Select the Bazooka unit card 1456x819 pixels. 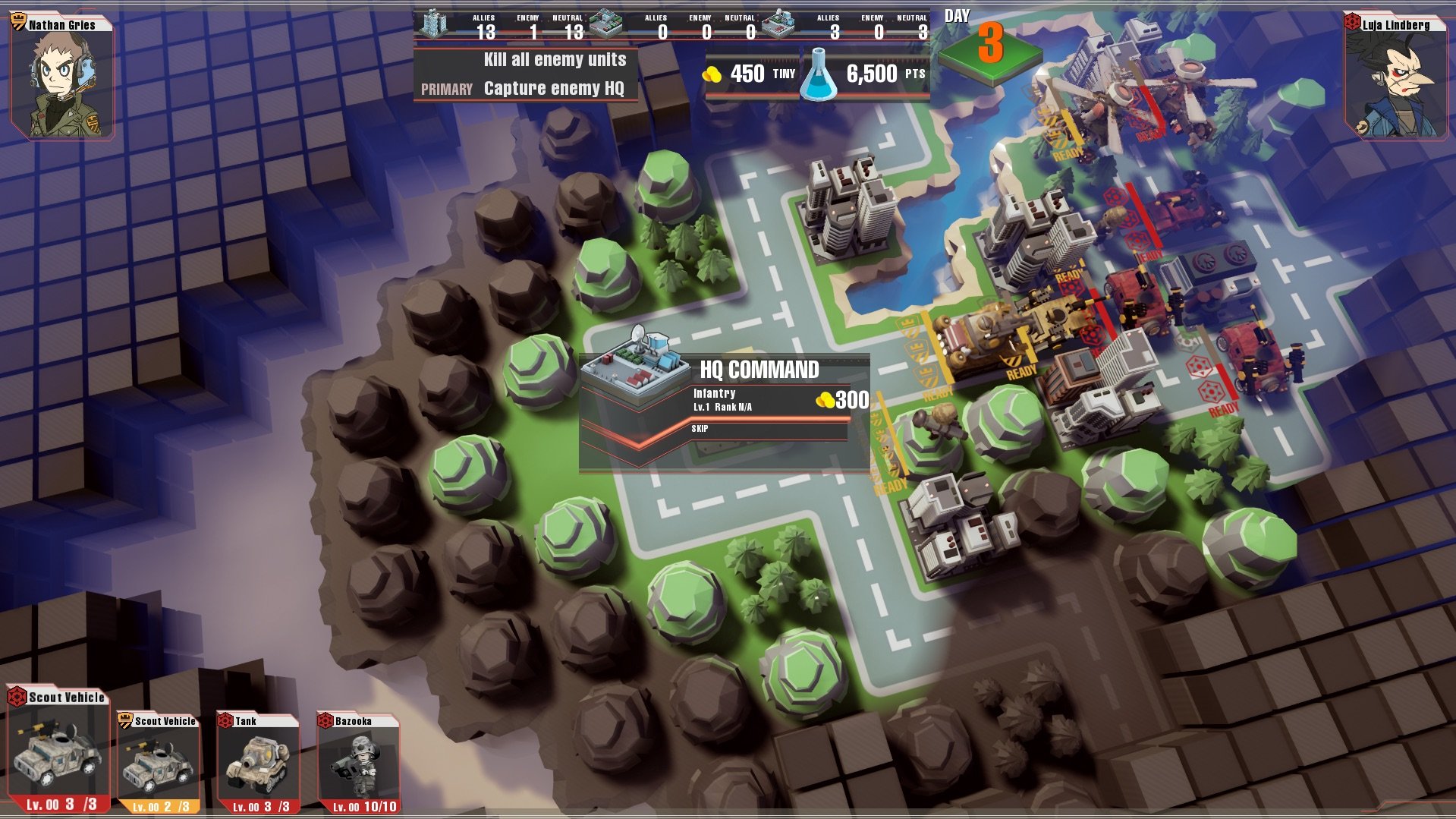(x=358, y=762)
